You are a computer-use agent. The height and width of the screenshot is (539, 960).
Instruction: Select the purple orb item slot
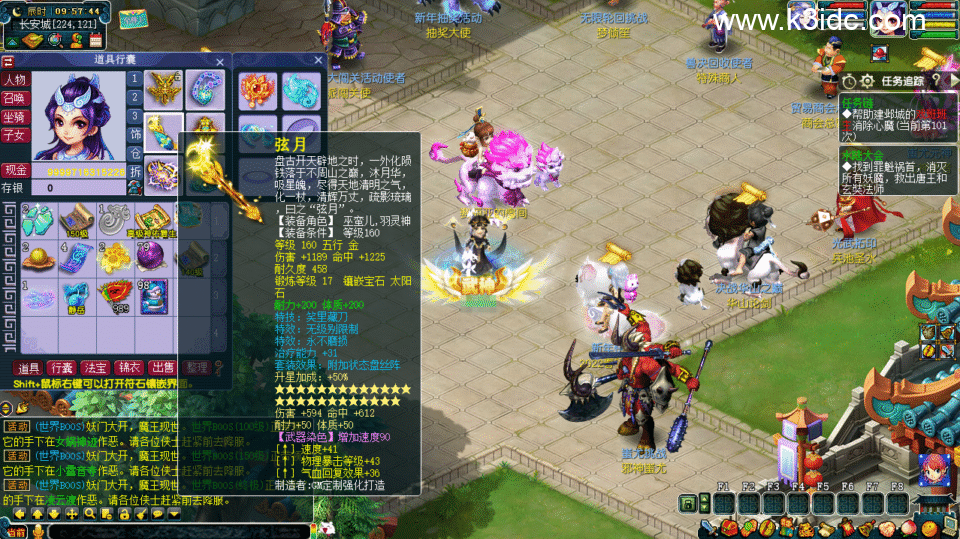click(150, 257)
